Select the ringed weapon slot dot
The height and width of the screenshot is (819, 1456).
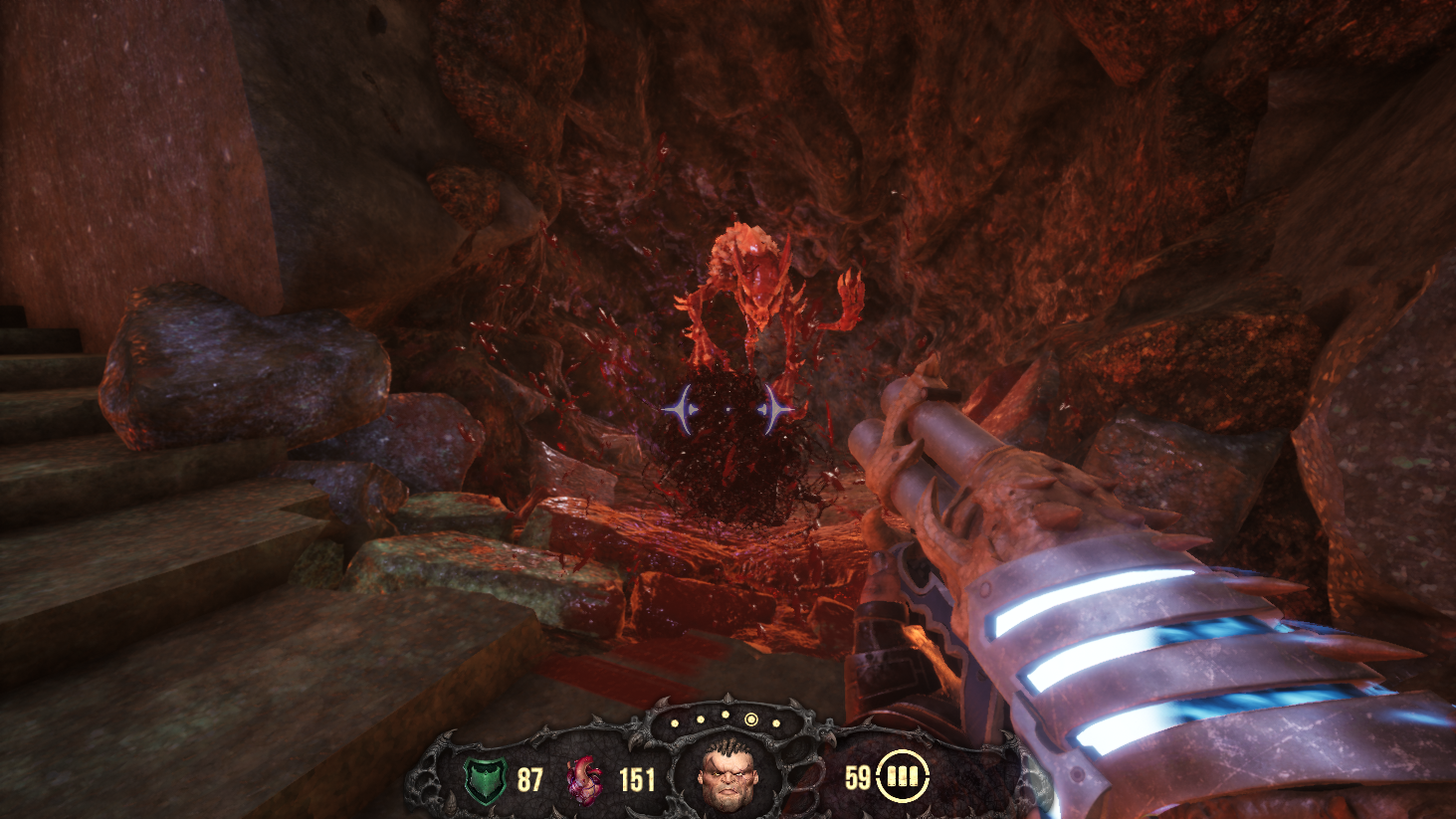pyautogui.click(x=751, y=719)
